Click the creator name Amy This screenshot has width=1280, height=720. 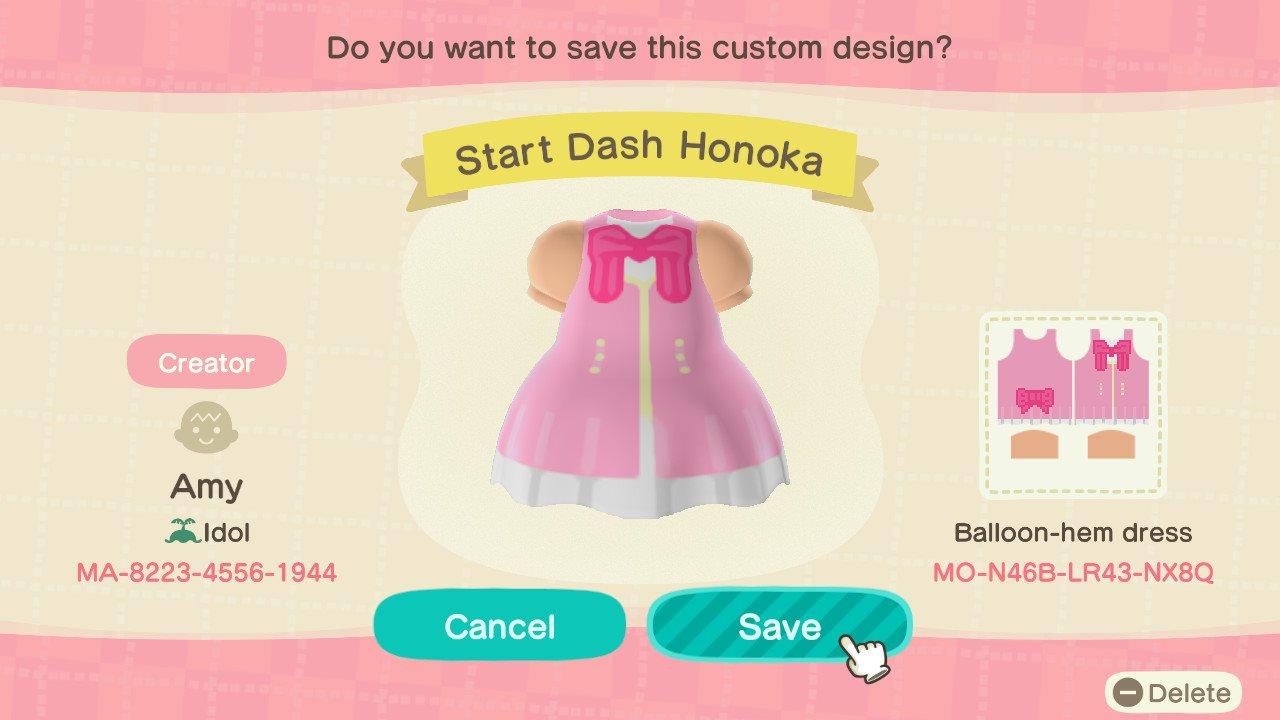[206, 486]
